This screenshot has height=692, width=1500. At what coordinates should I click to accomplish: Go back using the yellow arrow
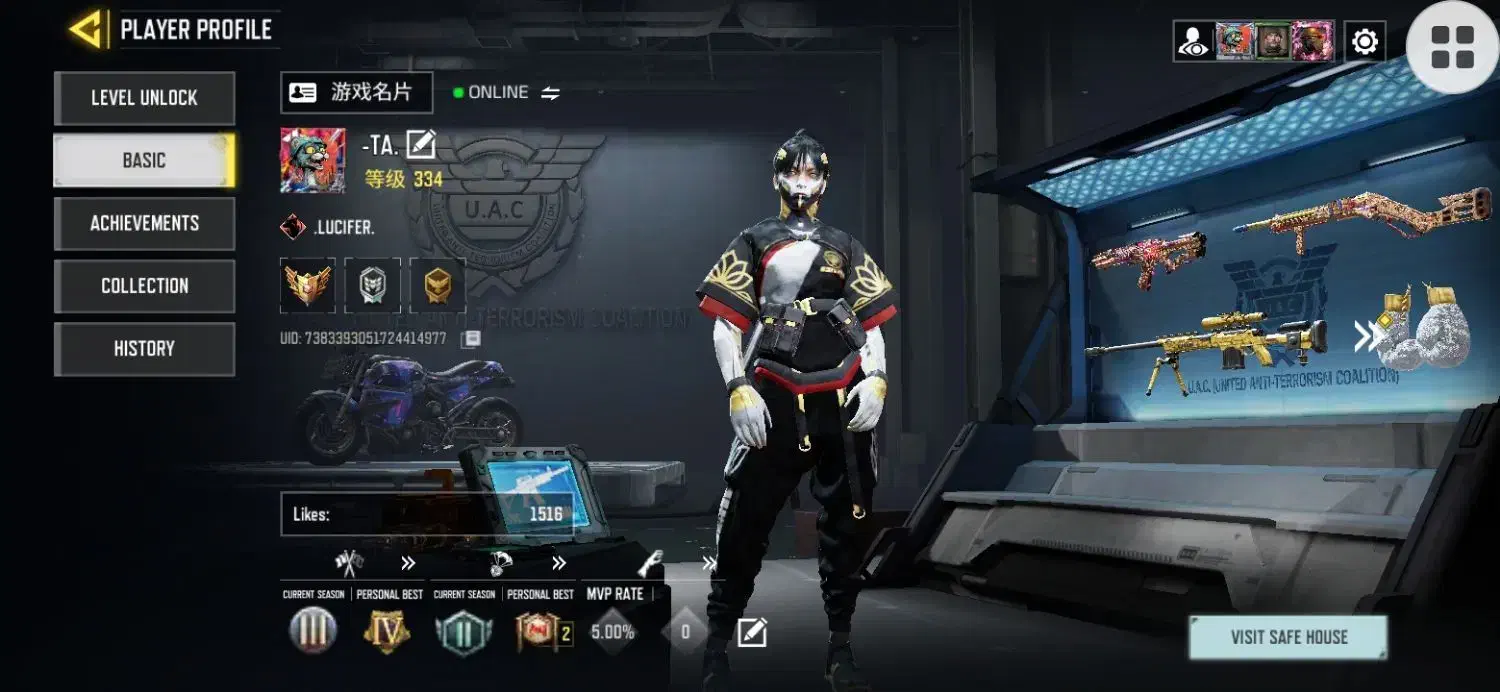(88, 29)
